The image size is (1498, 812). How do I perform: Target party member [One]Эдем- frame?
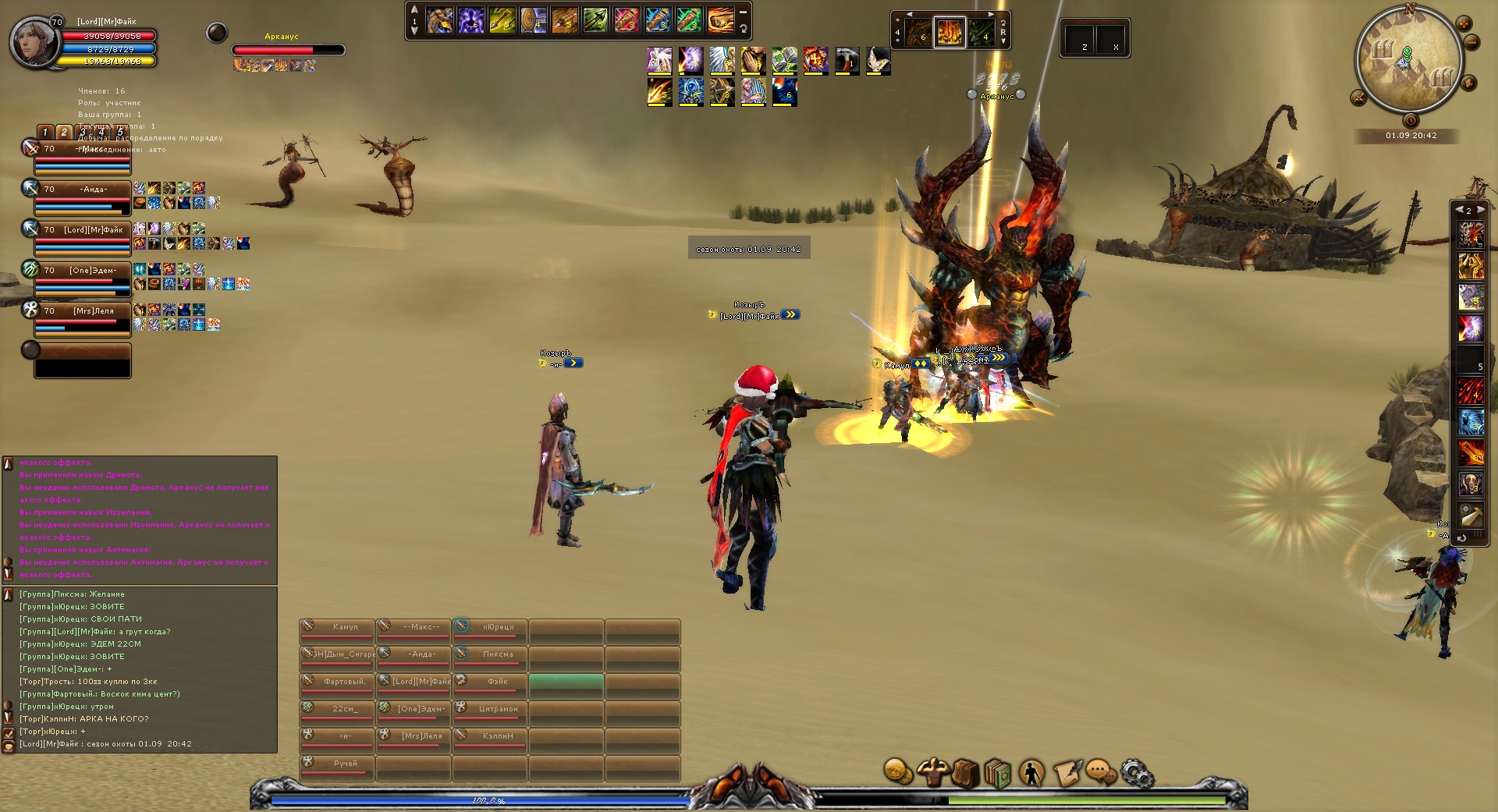pos(82,279)
